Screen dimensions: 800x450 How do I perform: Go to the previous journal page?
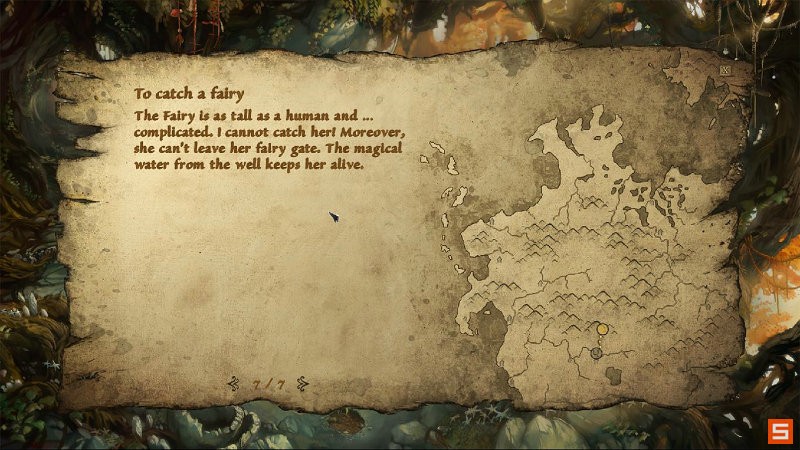tap(234, 383)
